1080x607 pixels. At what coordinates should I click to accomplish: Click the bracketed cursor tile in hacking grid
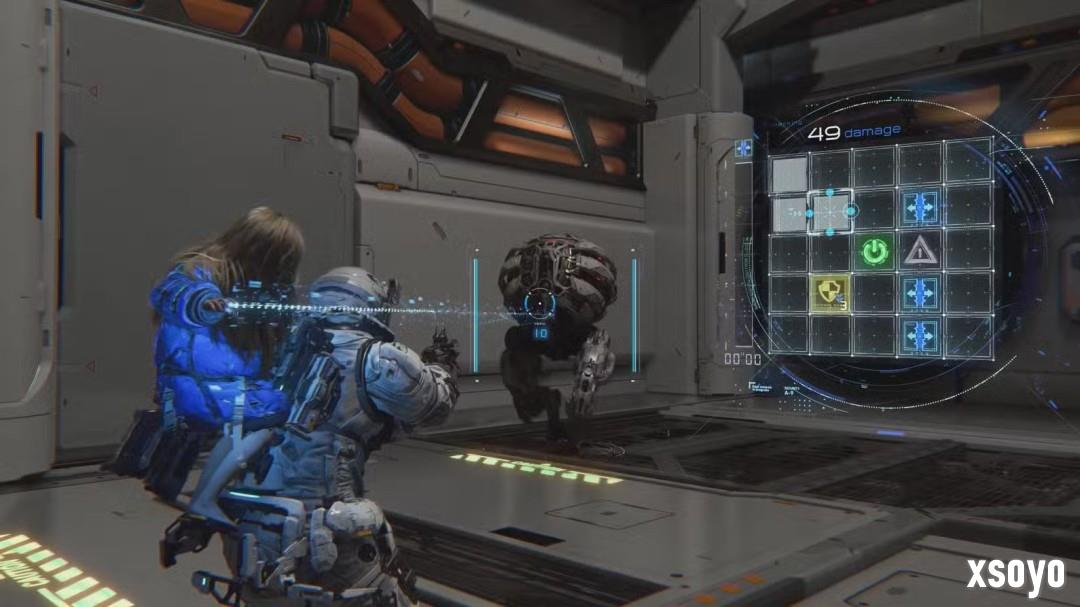coord(830,210)
